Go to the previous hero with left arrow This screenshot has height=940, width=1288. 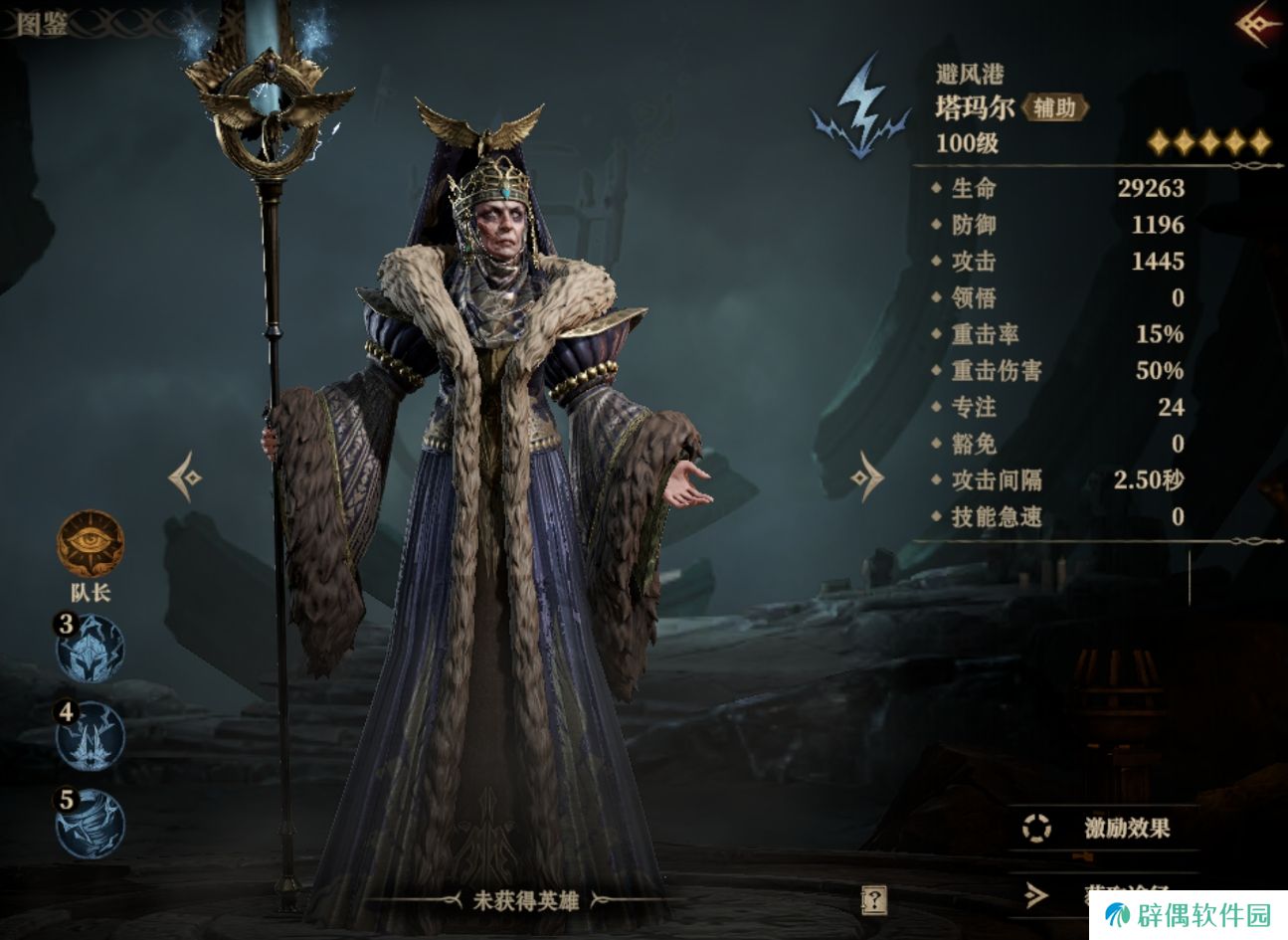[185, 477]
